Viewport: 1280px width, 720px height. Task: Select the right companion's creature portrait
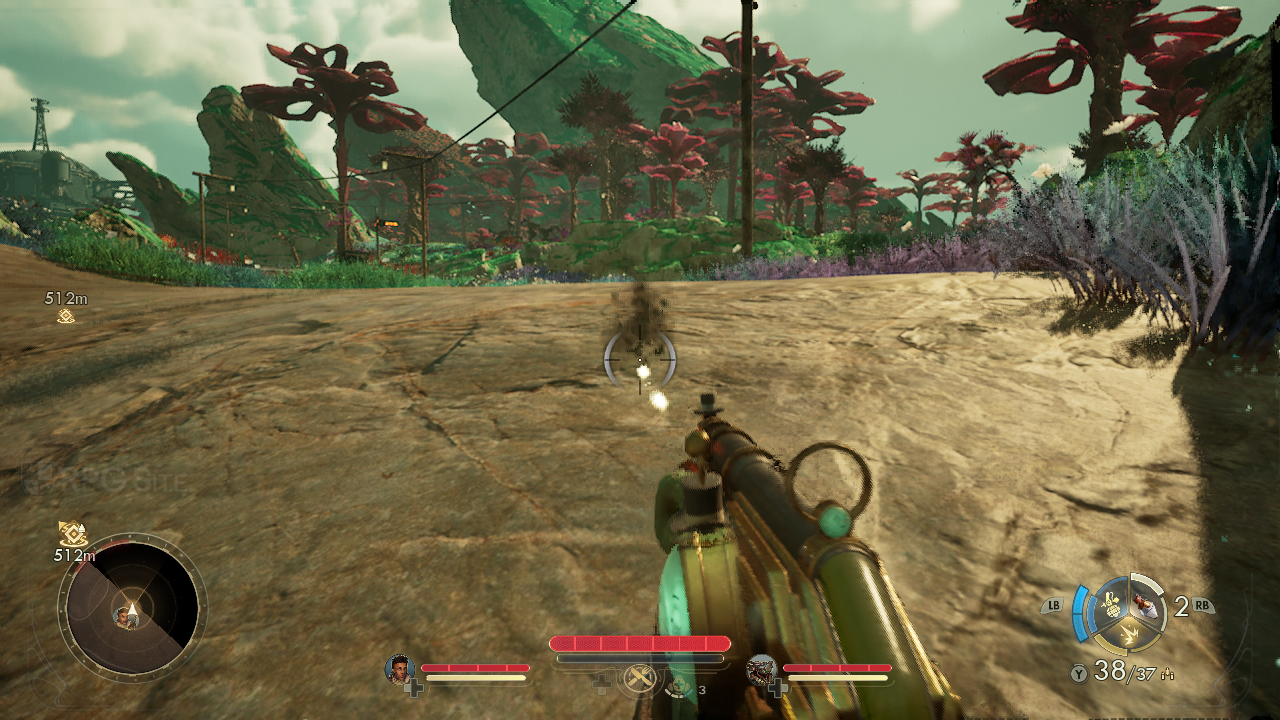762,669
